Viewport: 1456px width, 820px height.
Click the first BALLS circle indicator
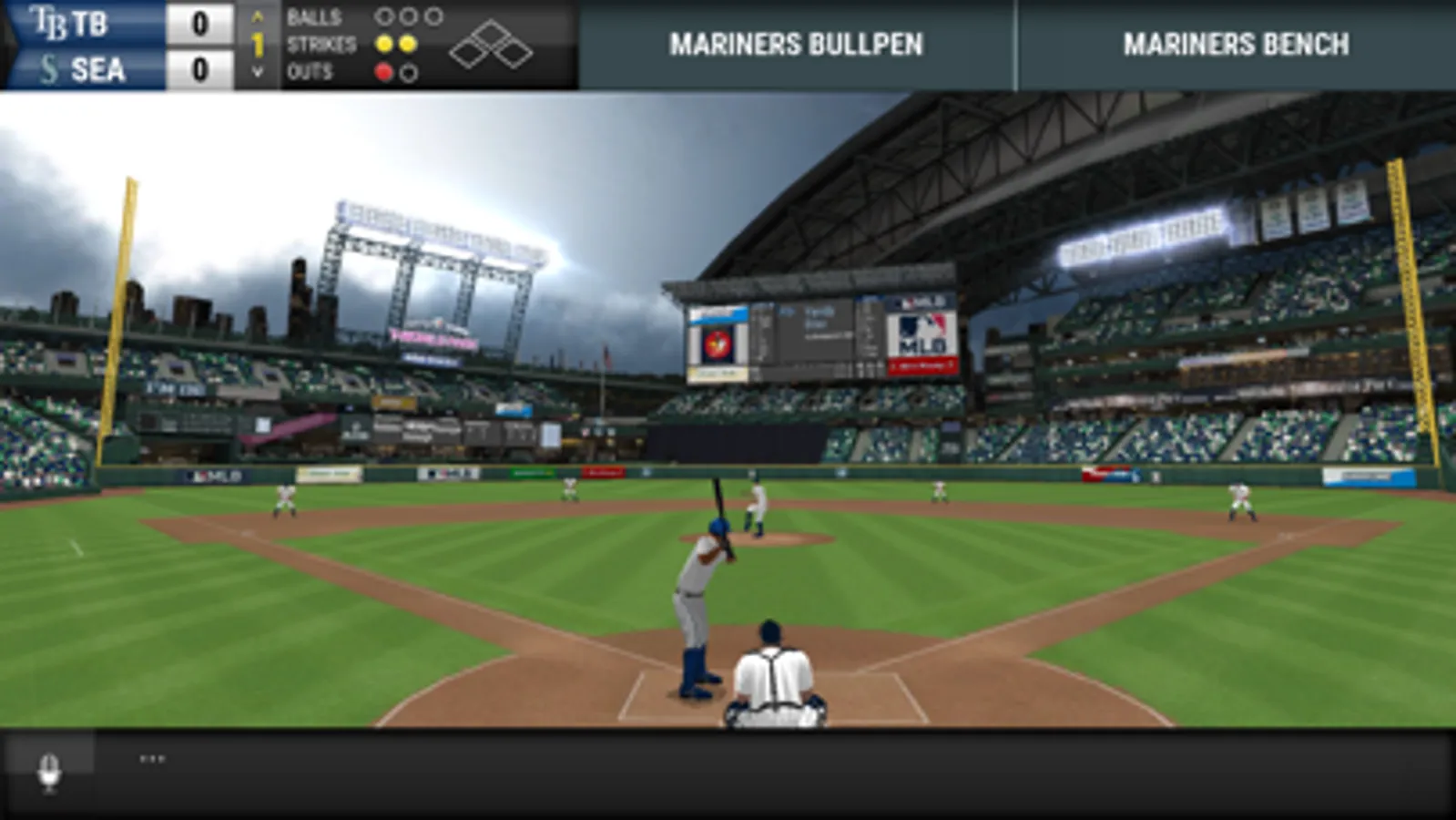[385, 16]
